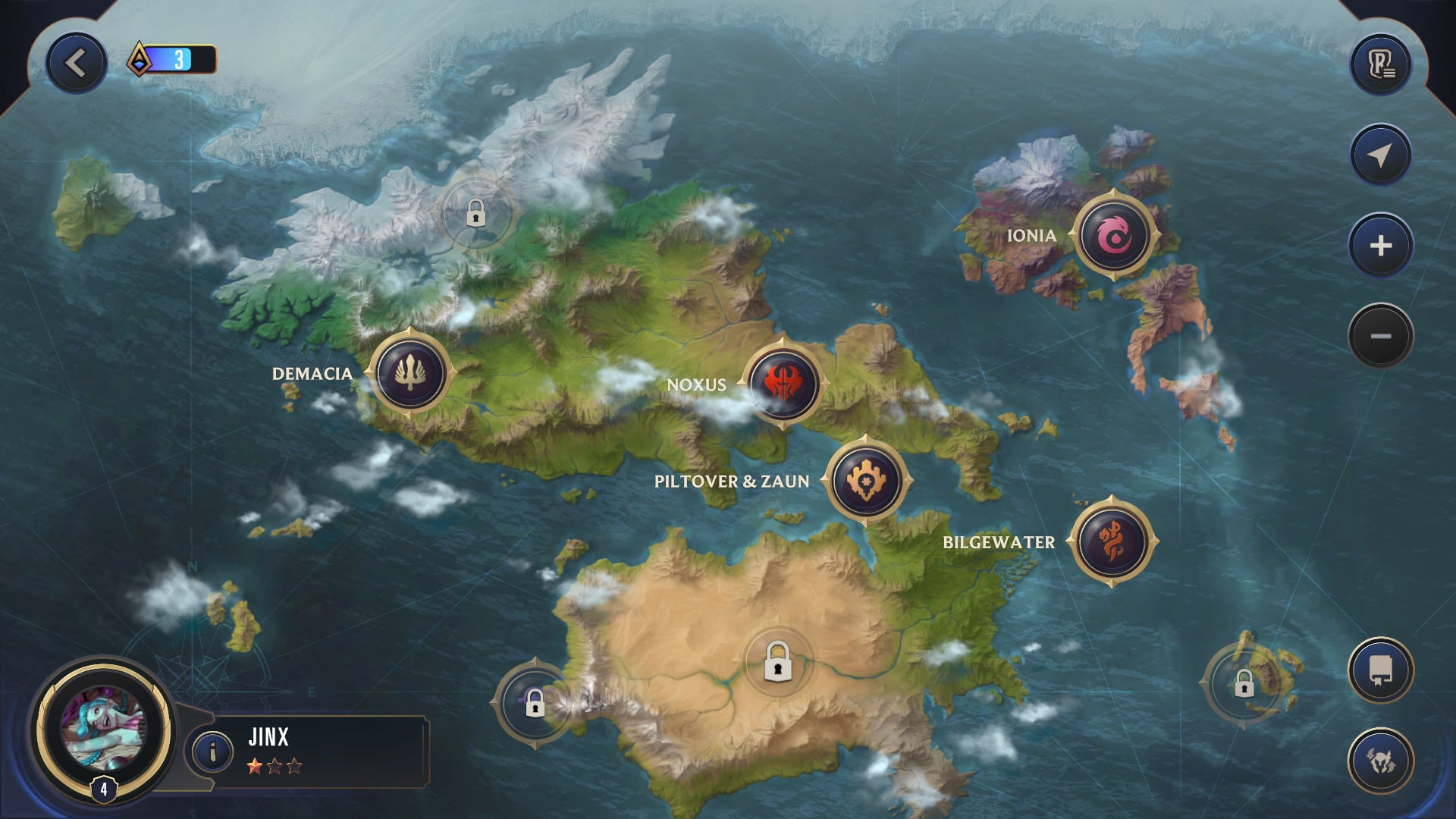Go back with the arrow button
1456x819 pixels.
click(76, 64)
